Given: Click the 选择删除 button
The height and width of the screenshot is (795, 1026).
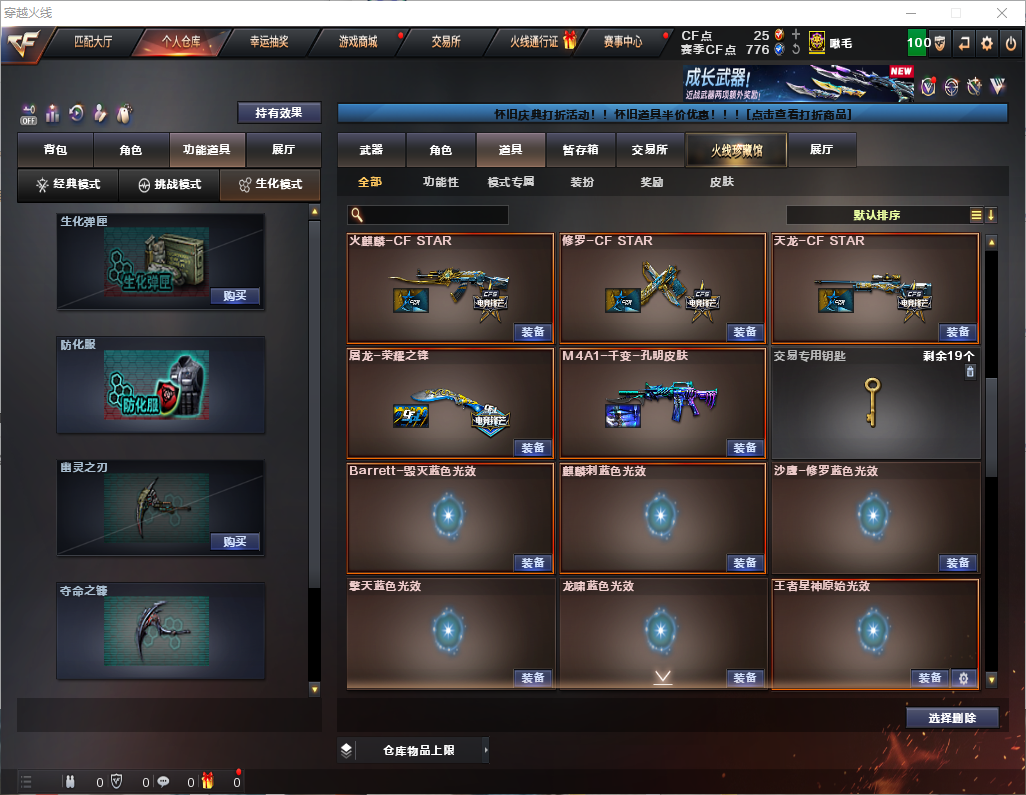Looking at the screenshot, I should pyautogui.click(x=952, y=718).
